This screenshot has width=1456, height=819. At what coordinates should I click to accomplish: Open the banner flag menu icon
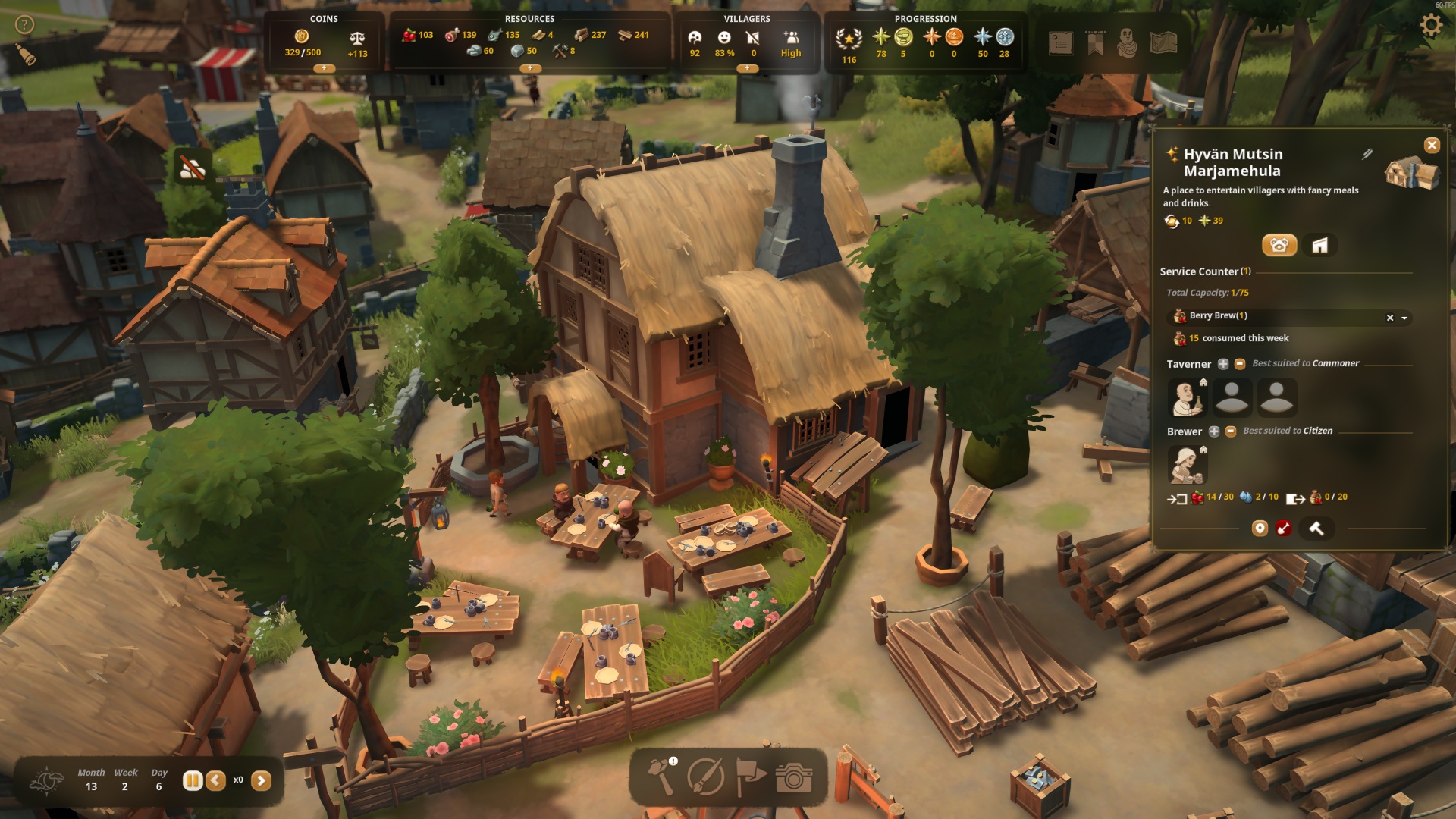(1095, 43)
